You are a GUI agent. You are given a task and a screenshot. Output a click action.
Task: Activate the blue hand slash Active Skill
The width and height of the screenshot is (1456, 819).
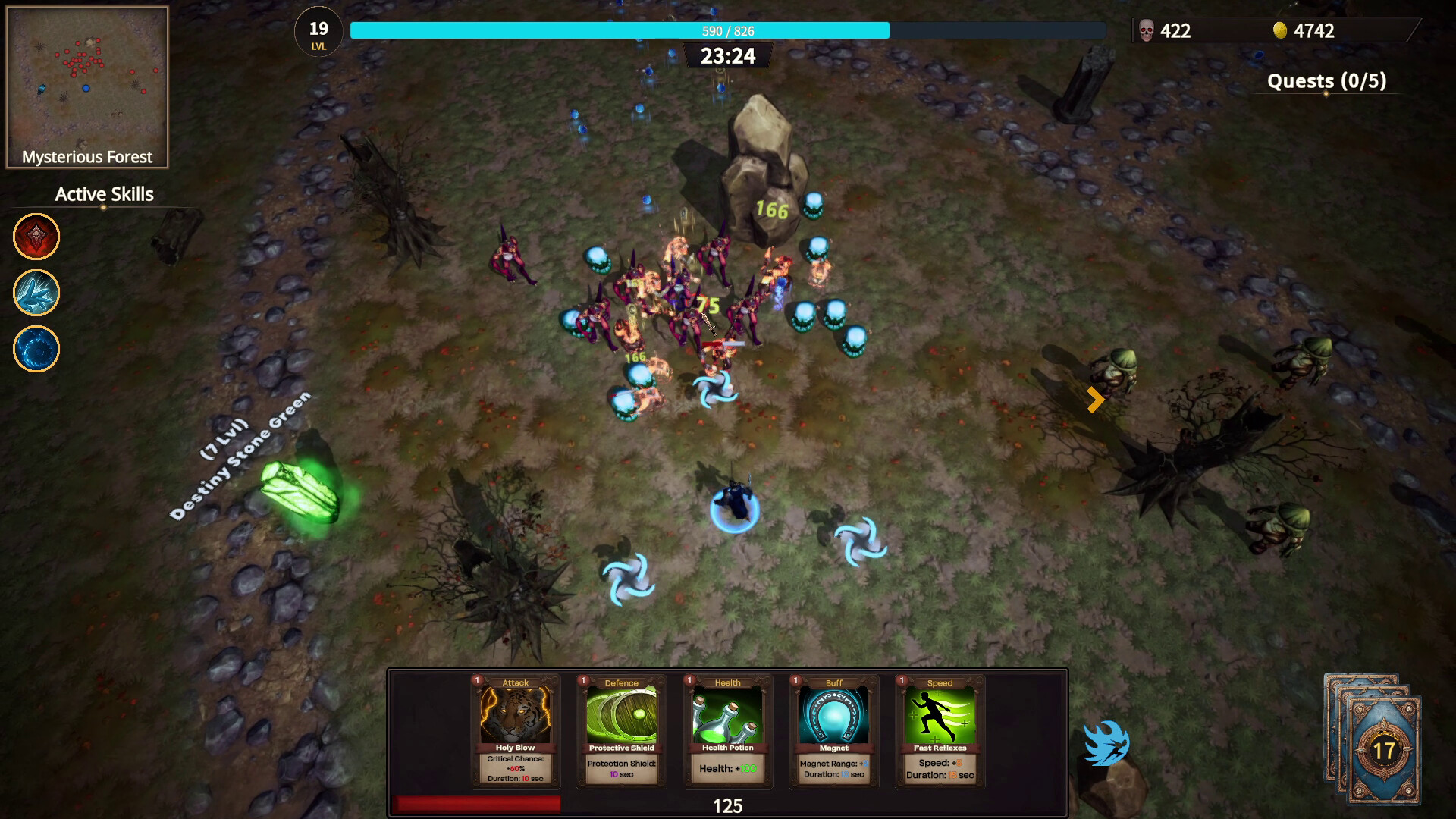tap(36, 293)
